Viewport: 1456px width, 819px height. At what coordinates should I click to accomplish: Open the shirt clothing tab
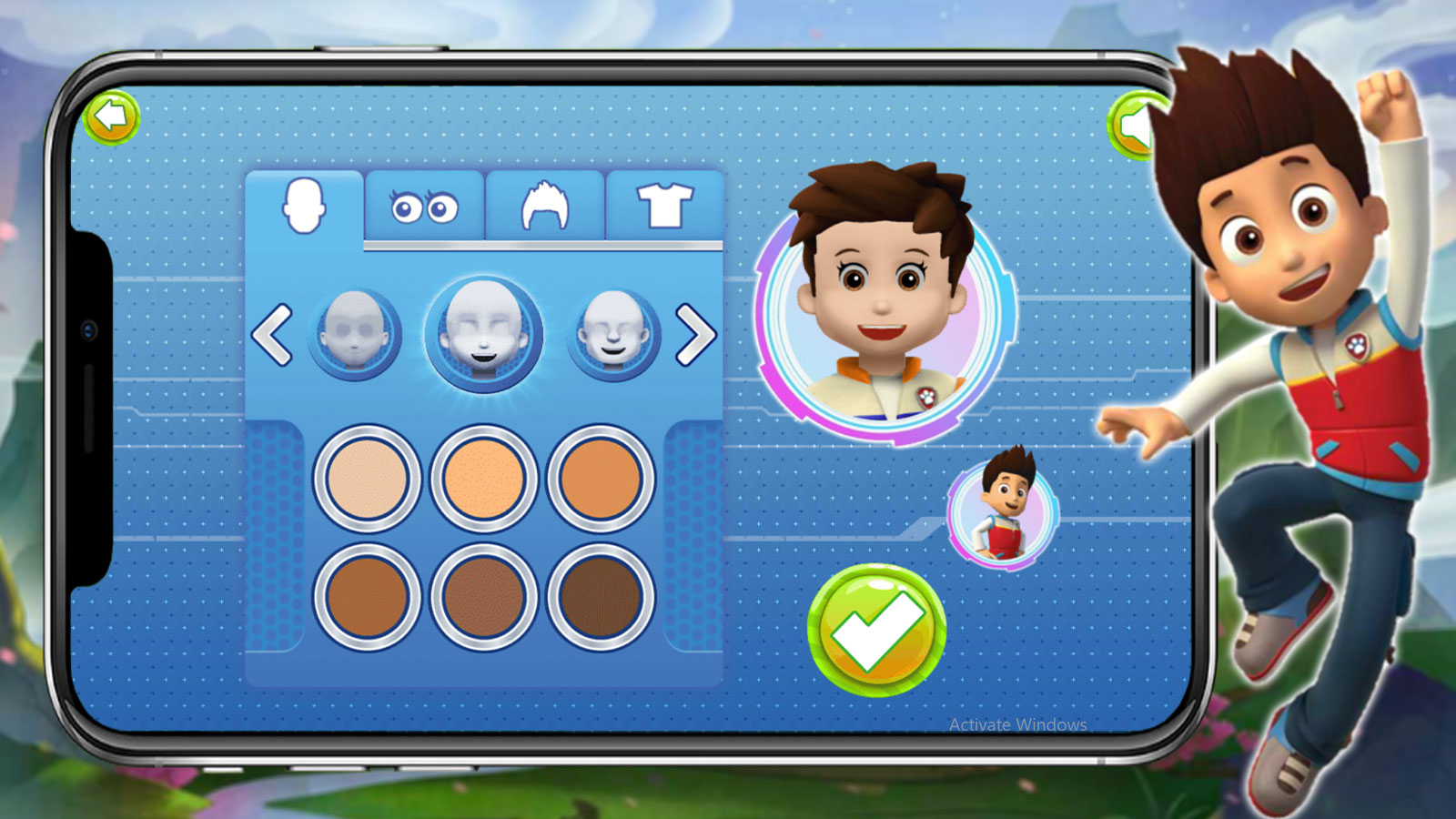point(664,206)
